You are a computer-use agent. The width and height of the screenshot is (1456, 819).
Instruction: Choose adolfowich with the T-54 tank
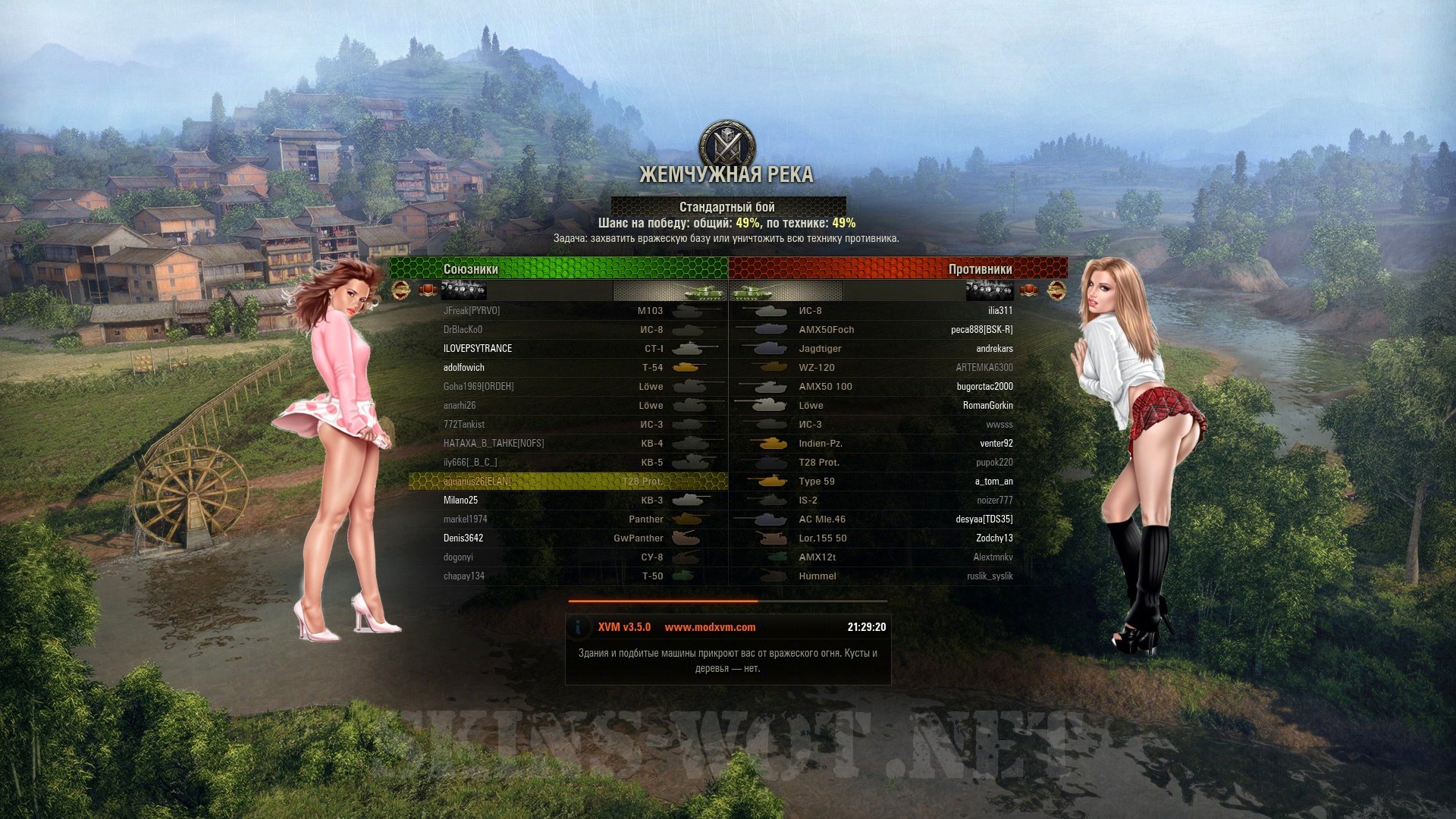(464, 367)
